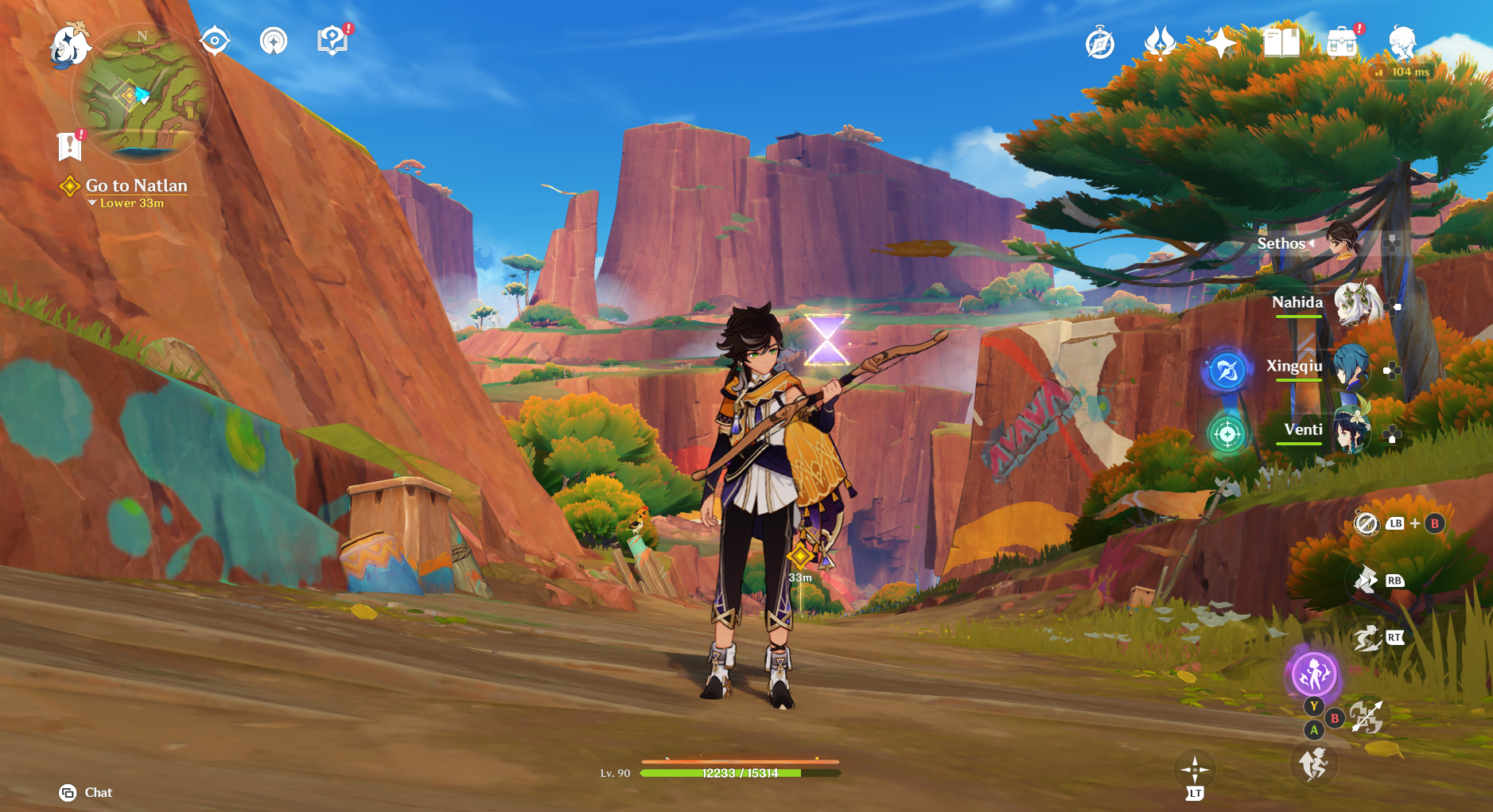The height and width of the screenshot is (812, 1493).
Task: Switch to party member Xingqiu
Action: [x=1351, y=367]
